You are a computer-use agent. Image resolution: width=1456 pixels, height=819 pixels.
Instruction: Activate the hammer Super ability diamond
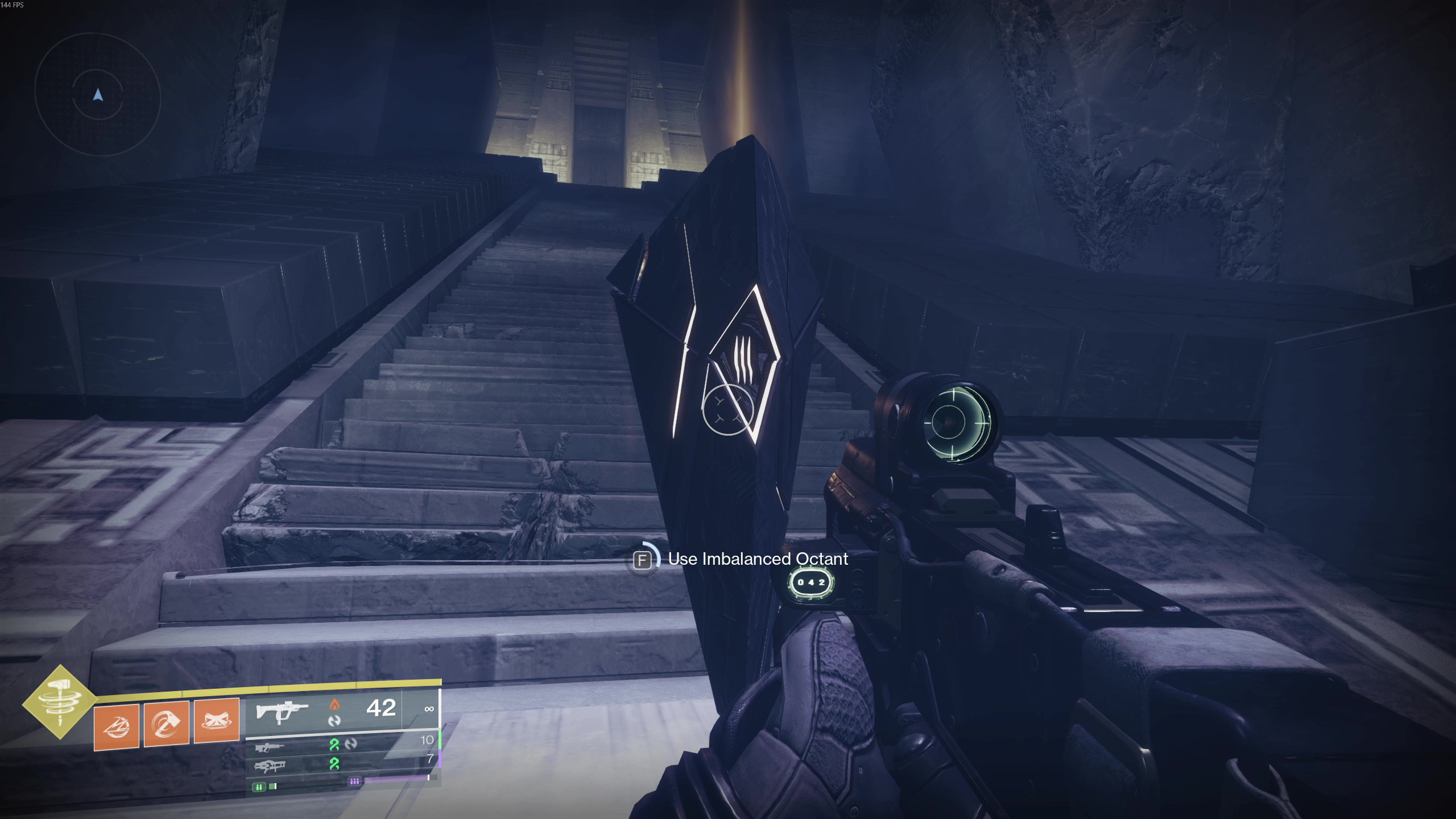pos(60,702)
